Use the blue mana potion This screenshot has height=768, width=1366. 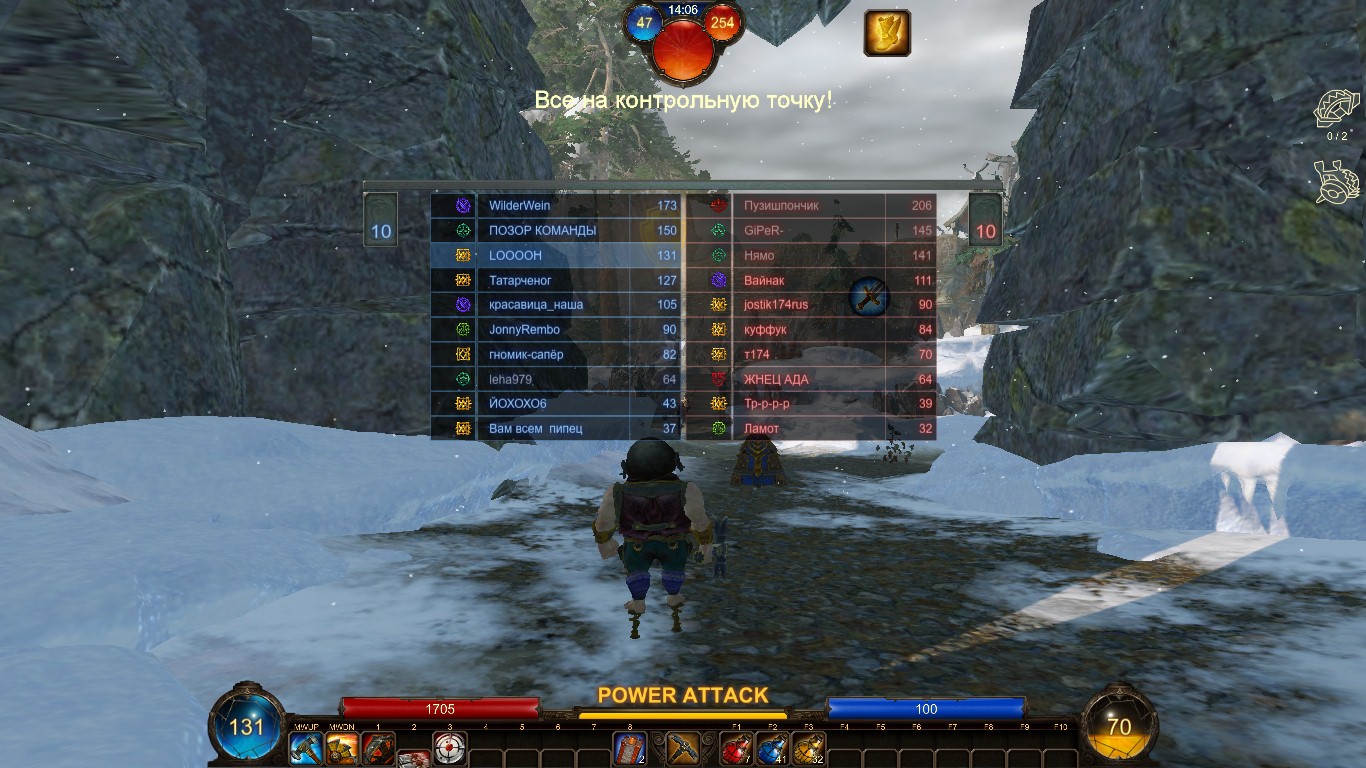772,748
